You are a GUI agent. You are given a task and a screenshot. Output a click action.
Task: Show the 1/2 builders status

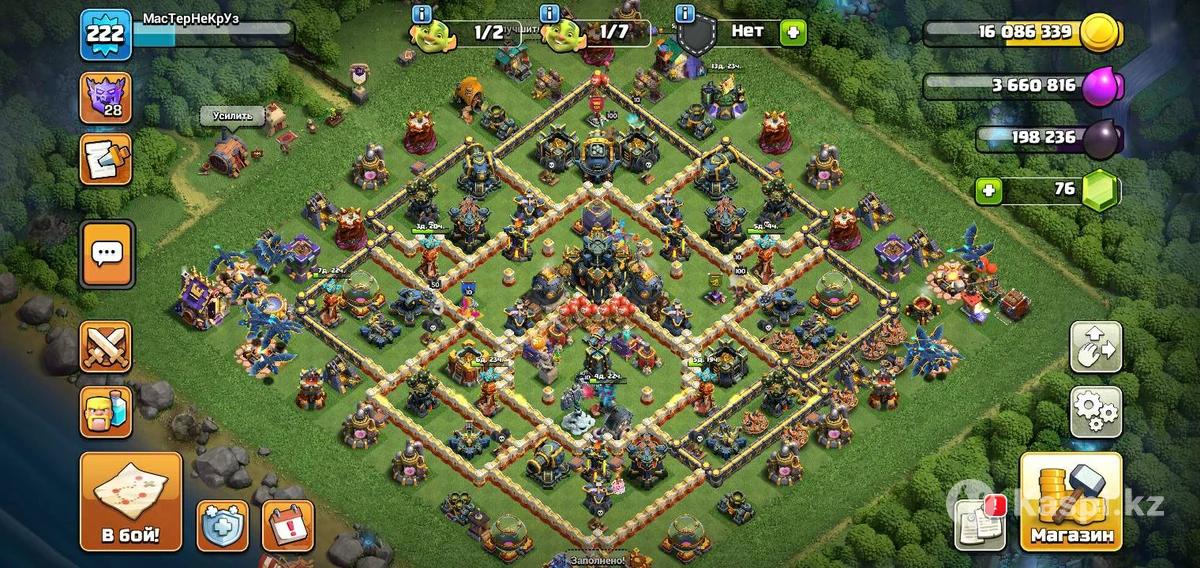(x=470, y=32)
